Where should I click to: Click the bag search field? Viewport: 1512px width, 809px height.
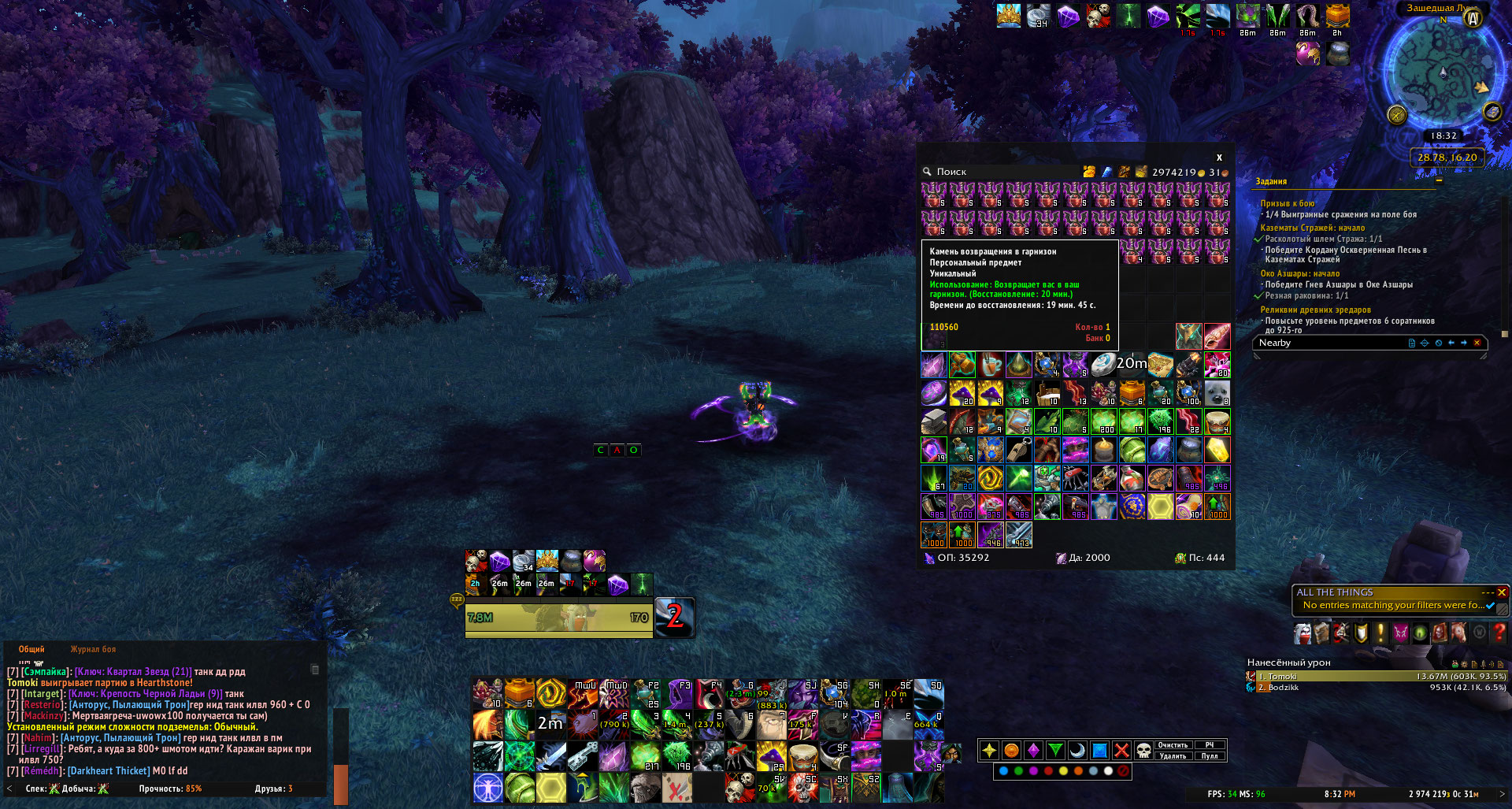1000,172
